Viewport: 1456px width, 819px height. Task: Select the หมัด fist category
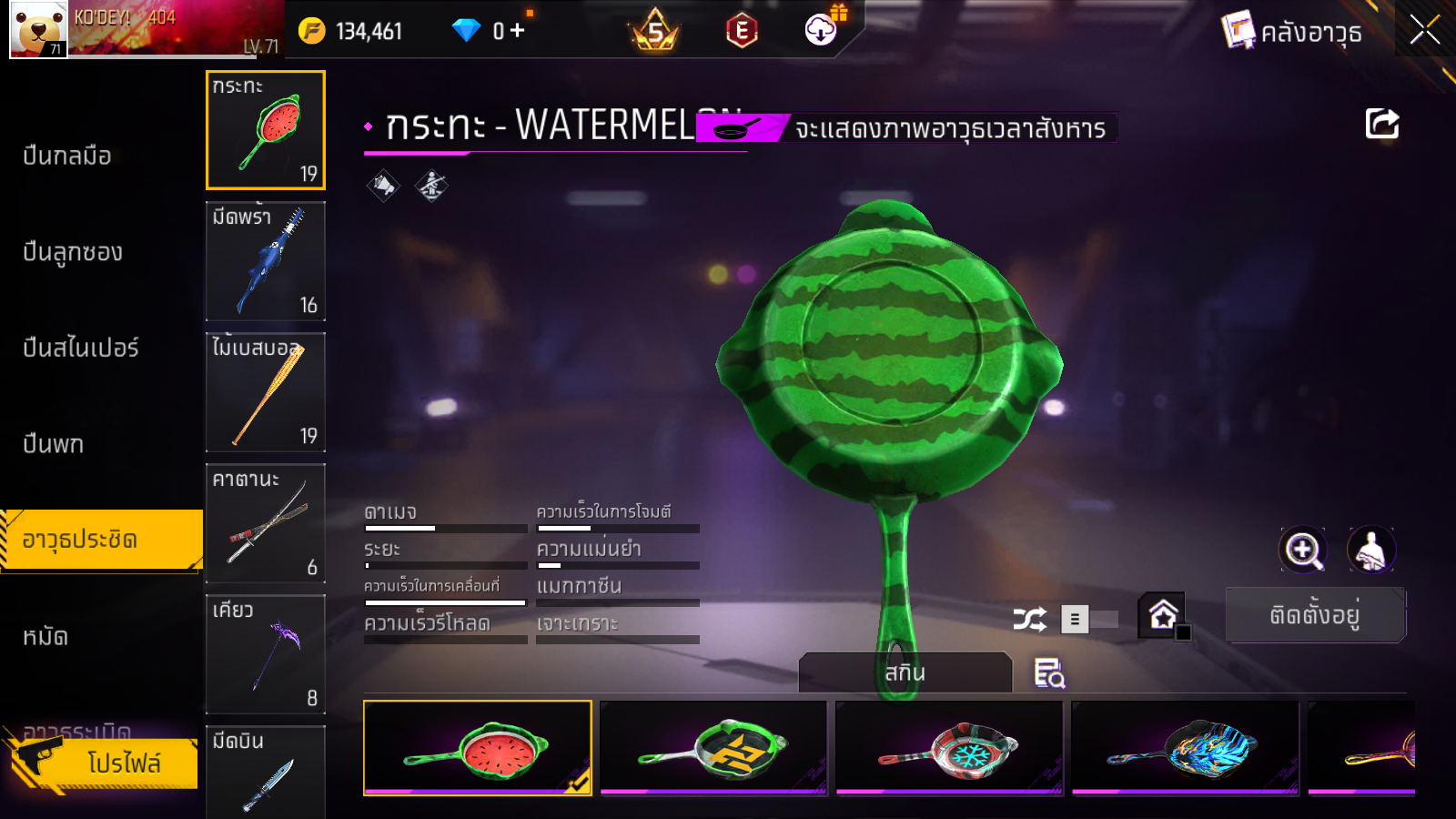[x=45, y=636]
